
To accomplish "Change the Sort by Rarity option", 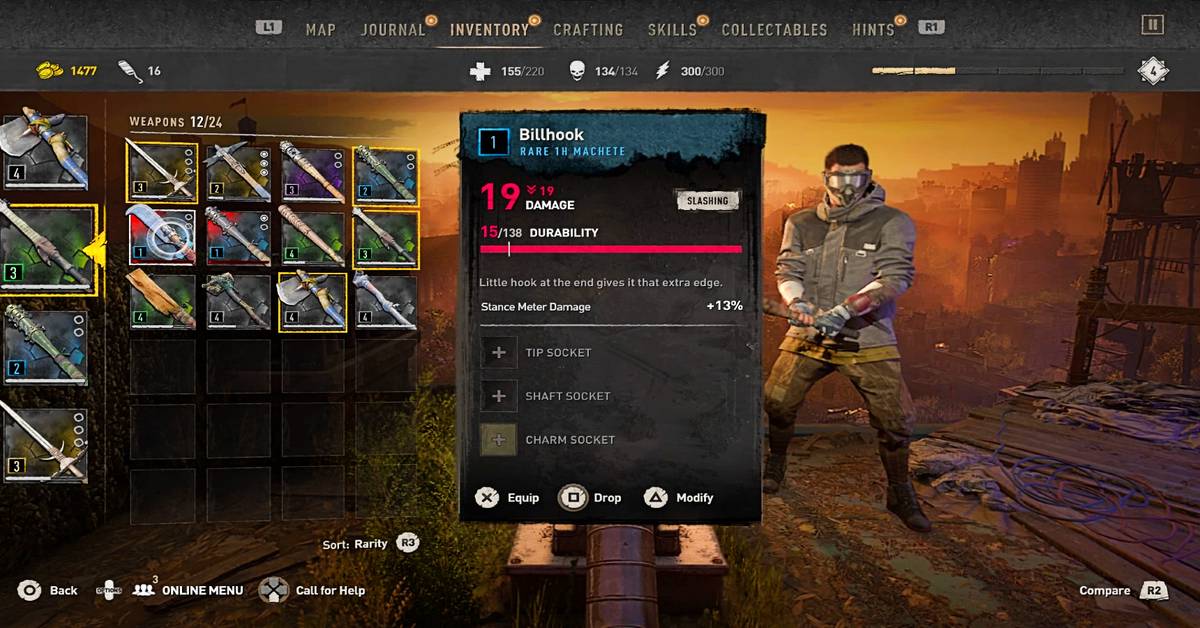I will [x=370, y=544].
